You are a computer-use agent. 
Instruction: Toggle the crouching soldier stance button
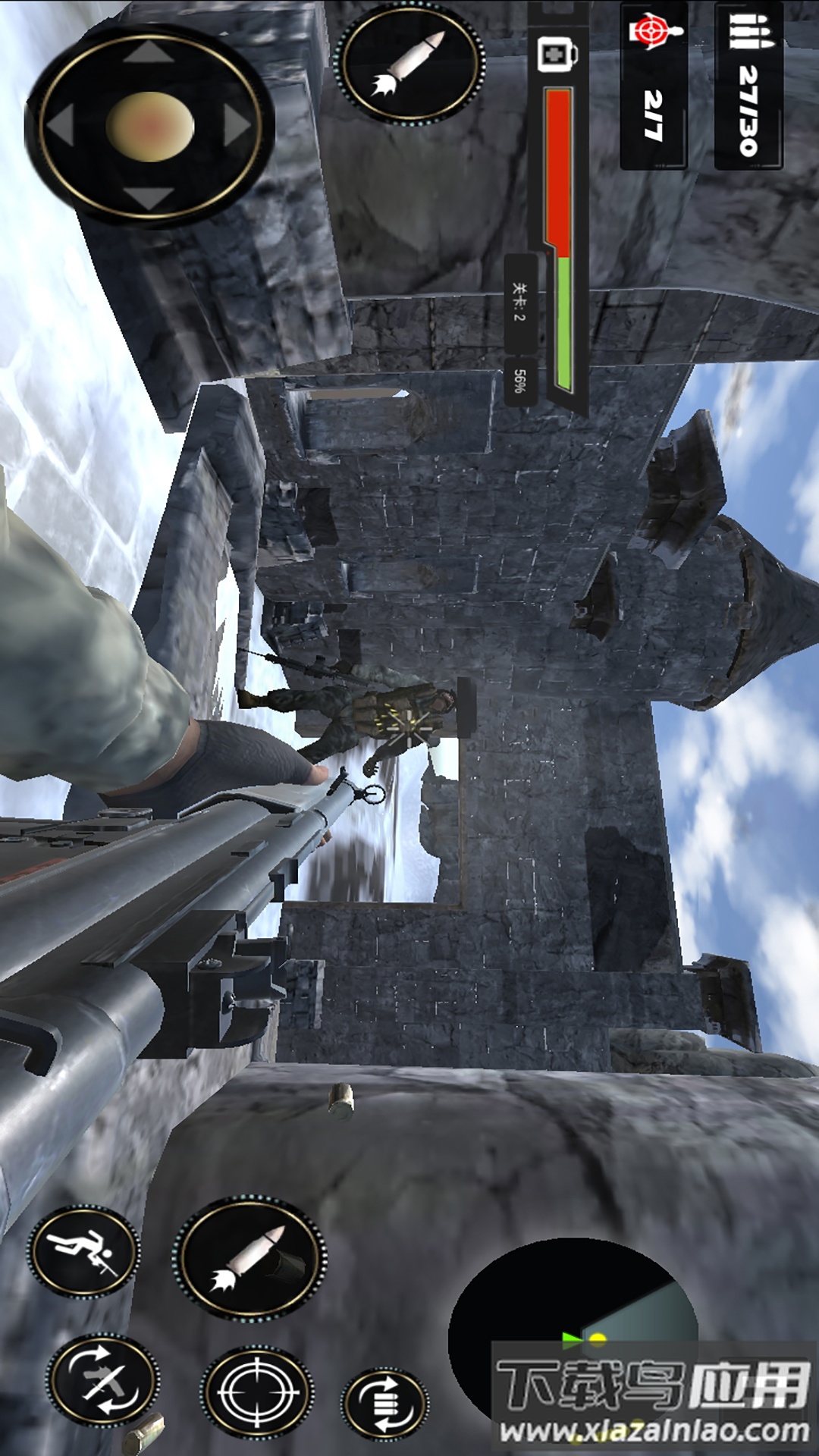84,1250
